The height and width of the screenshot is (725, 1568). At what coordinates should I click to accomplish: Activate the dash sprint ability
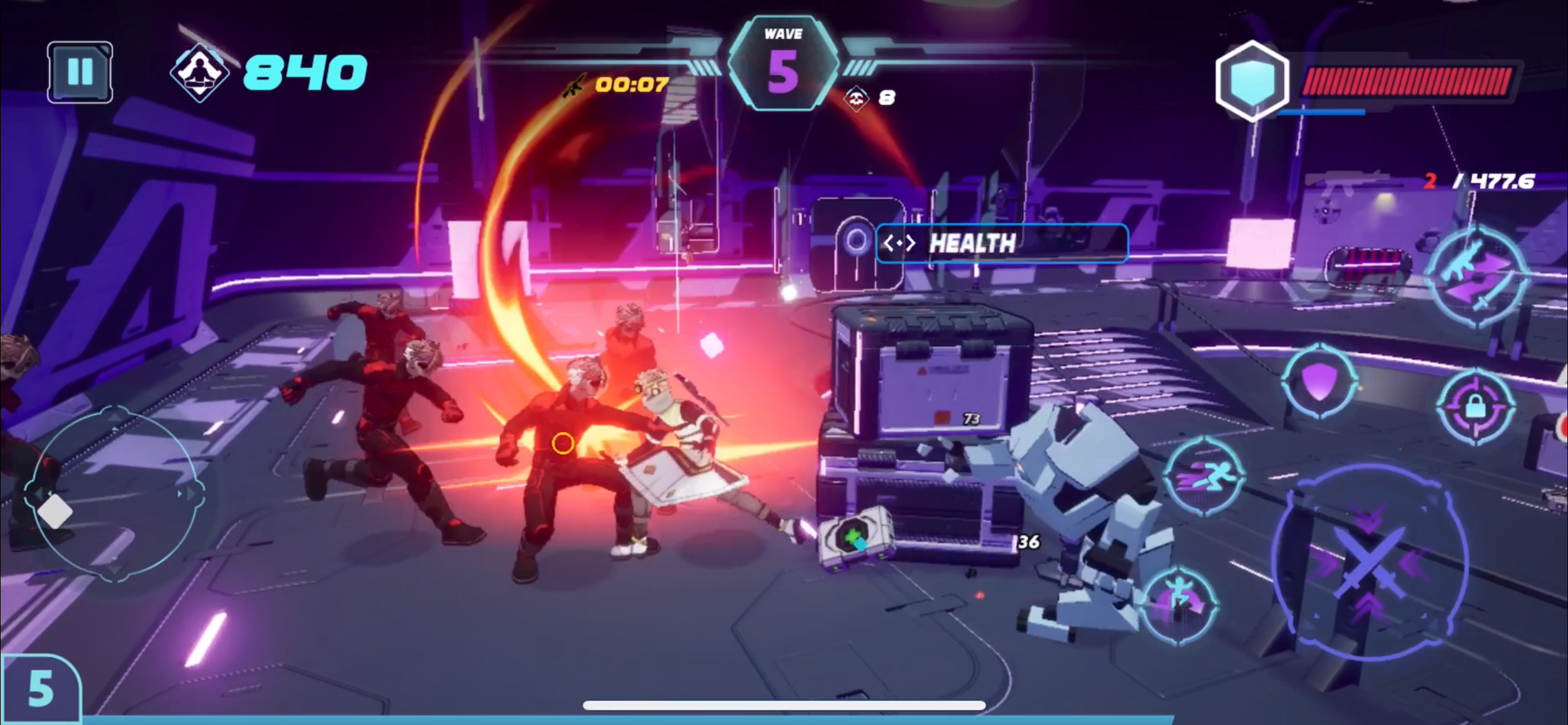(1203, 477)
